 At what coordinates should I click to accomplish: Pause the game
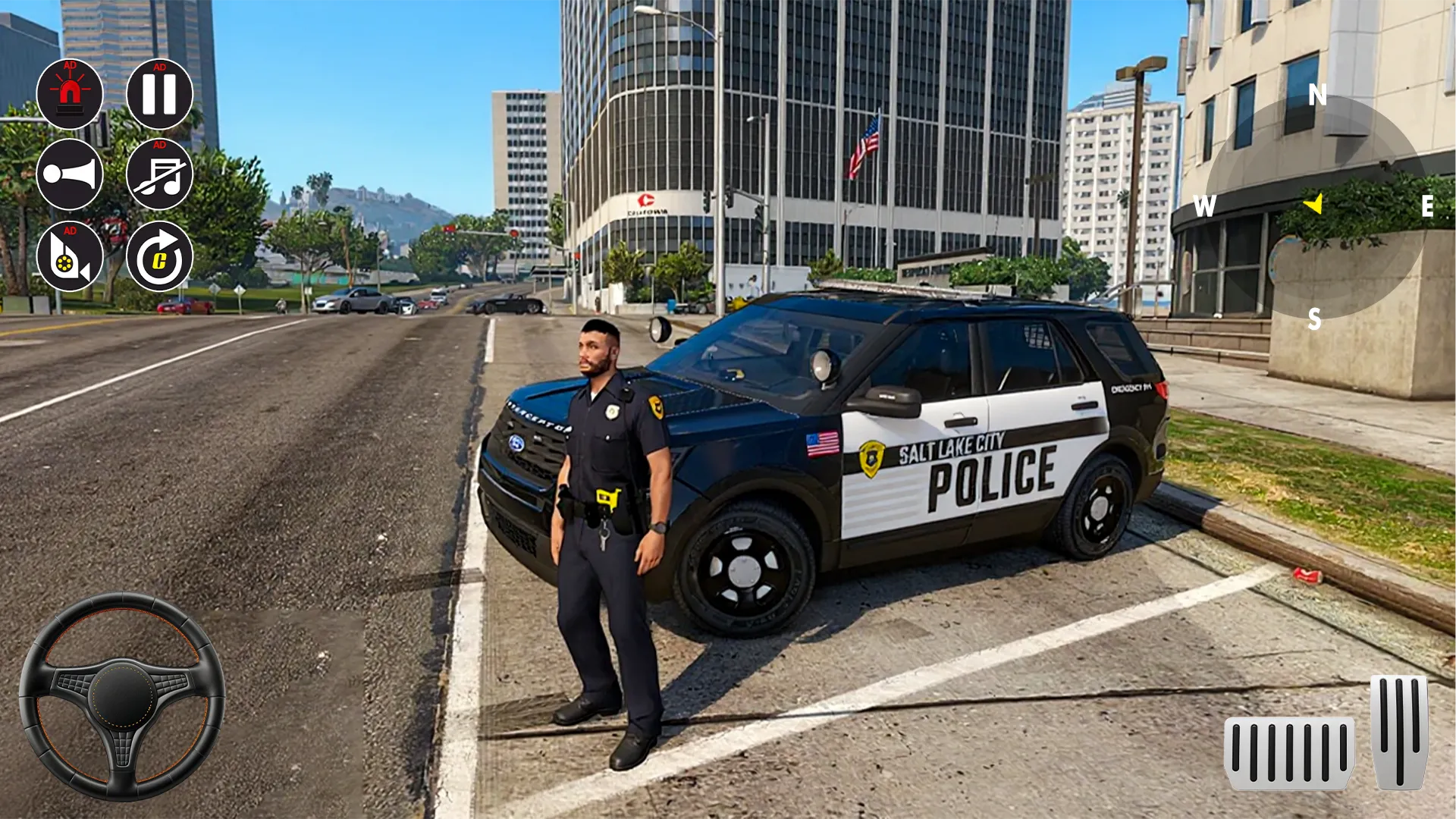(160, 94)
